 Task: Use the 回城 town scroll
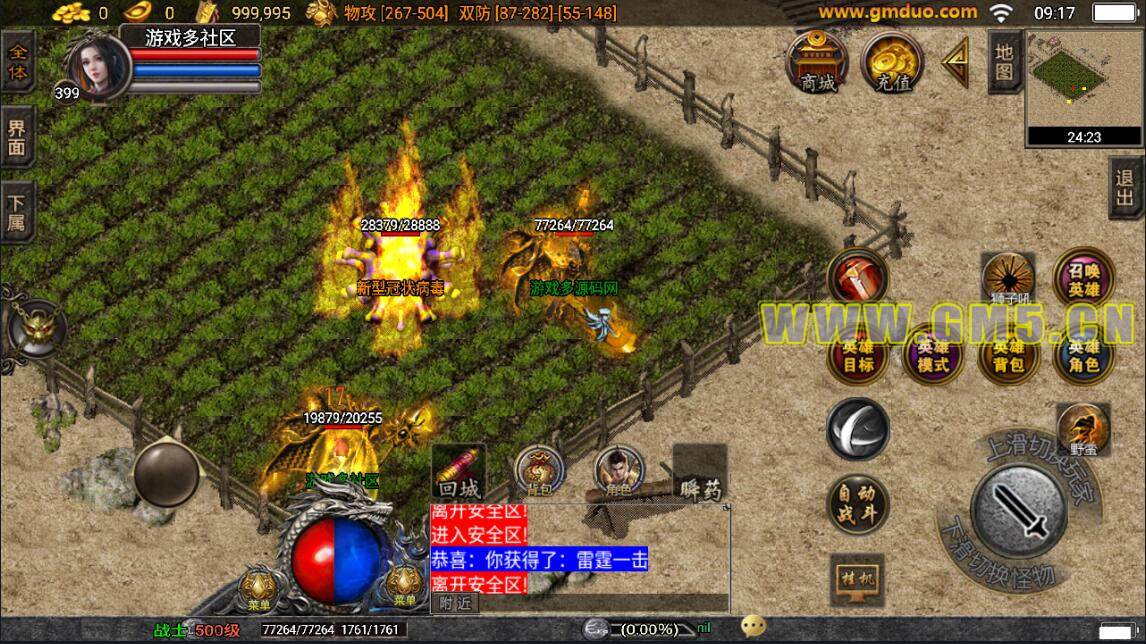tap(459, 472)
